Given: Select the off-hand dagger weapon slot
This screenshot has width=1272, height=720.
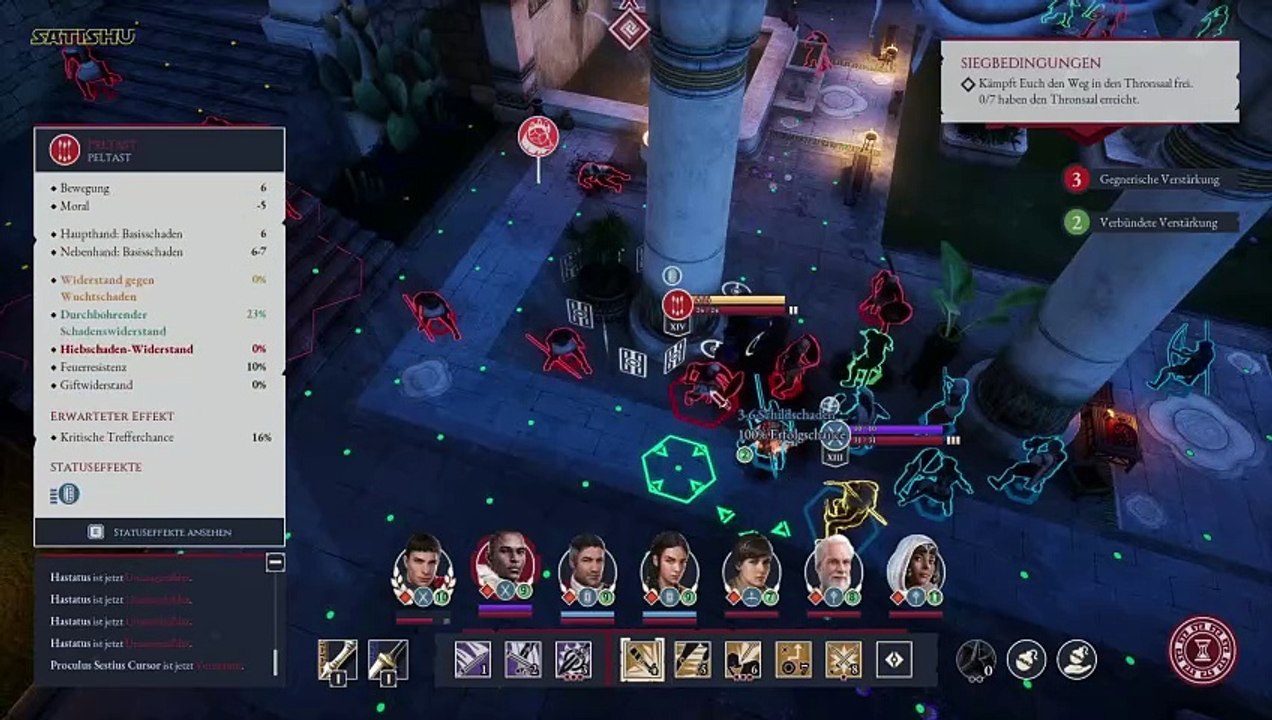Looking at the screenshot, I should coord(387,660).
